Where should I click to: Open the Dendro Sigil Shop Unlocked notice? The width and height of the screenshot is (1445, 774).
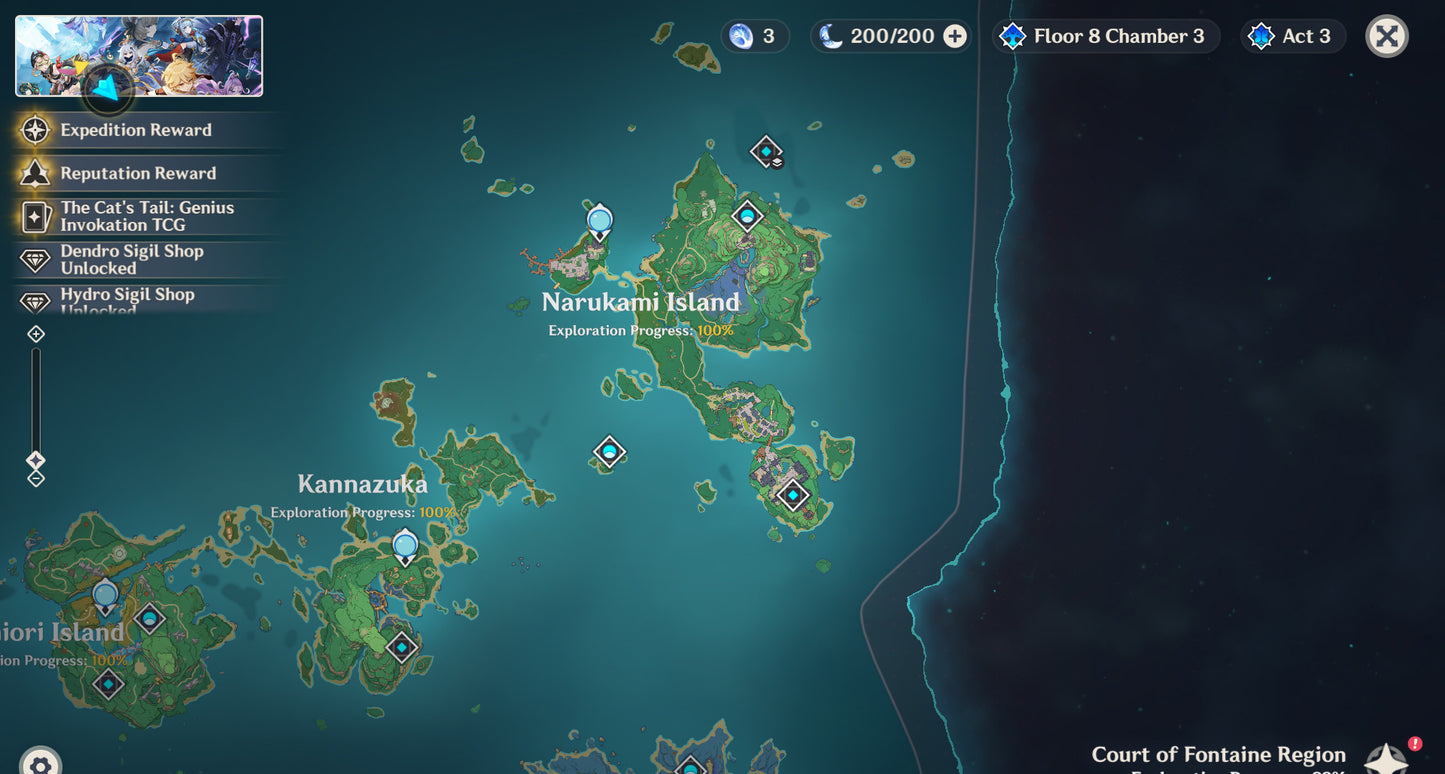point(131,259)
